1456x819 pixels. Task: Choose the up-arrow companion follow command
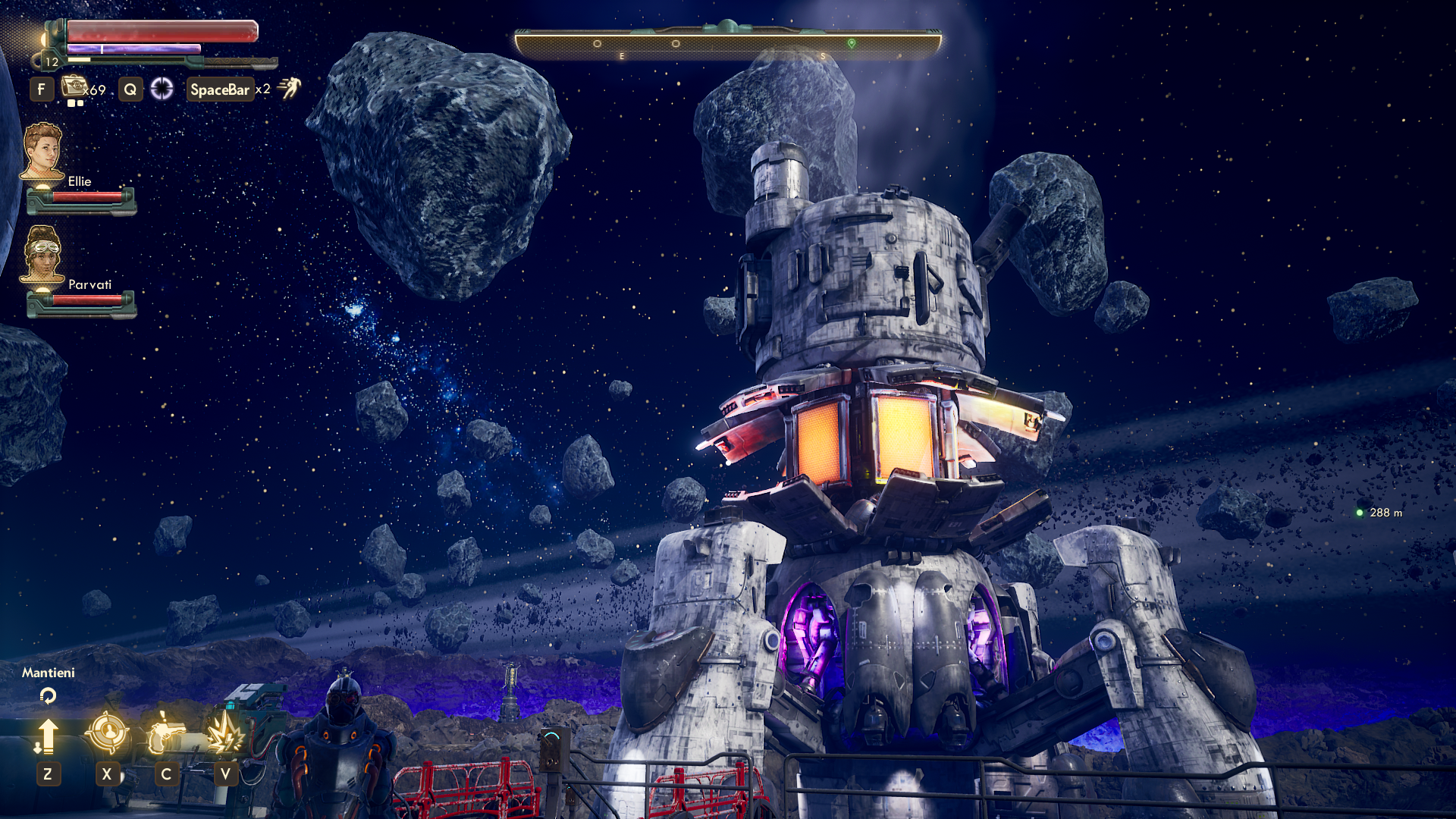point(47,736)
